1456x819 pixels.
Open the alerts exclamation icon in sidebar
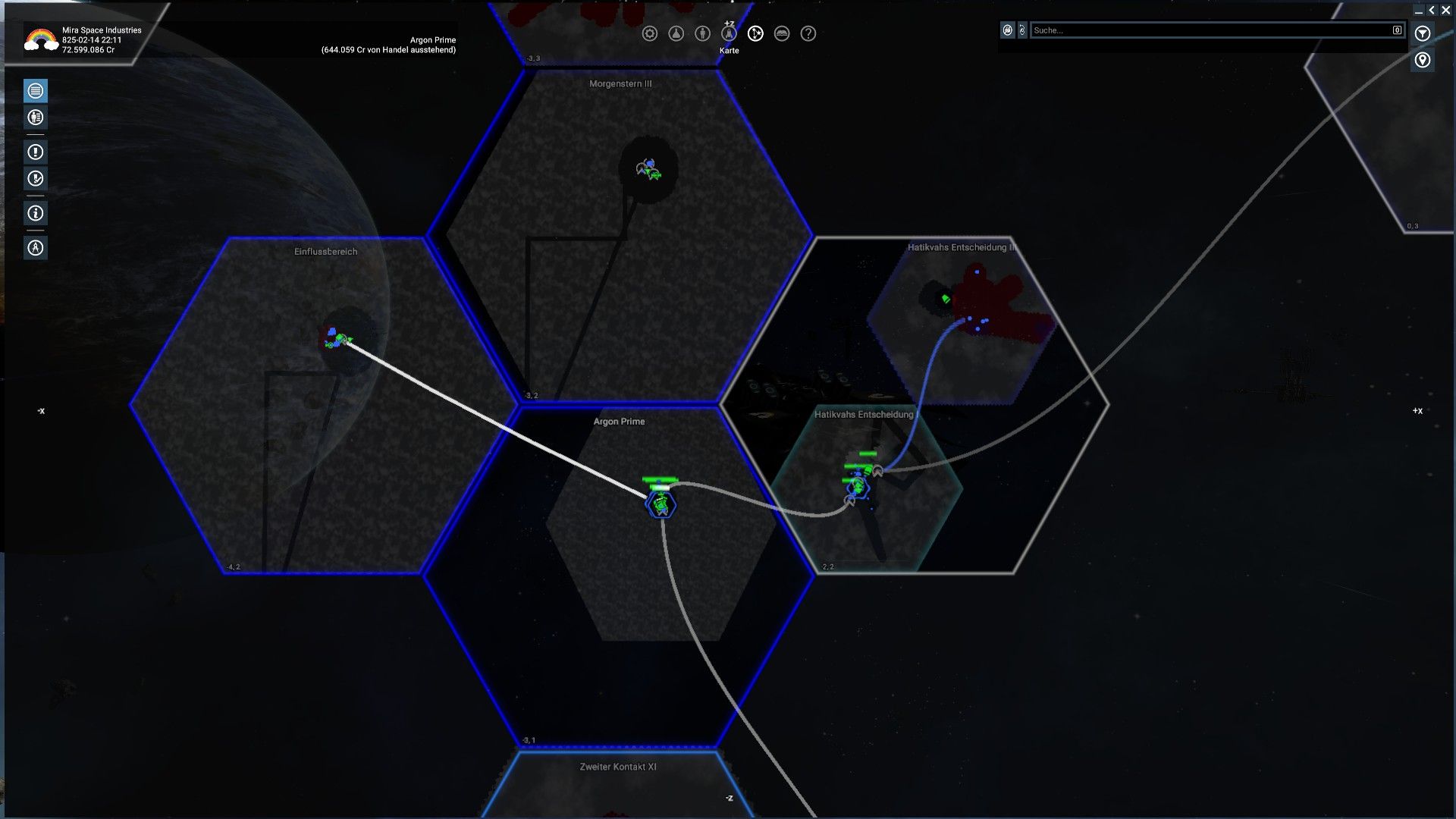(35, 152)
